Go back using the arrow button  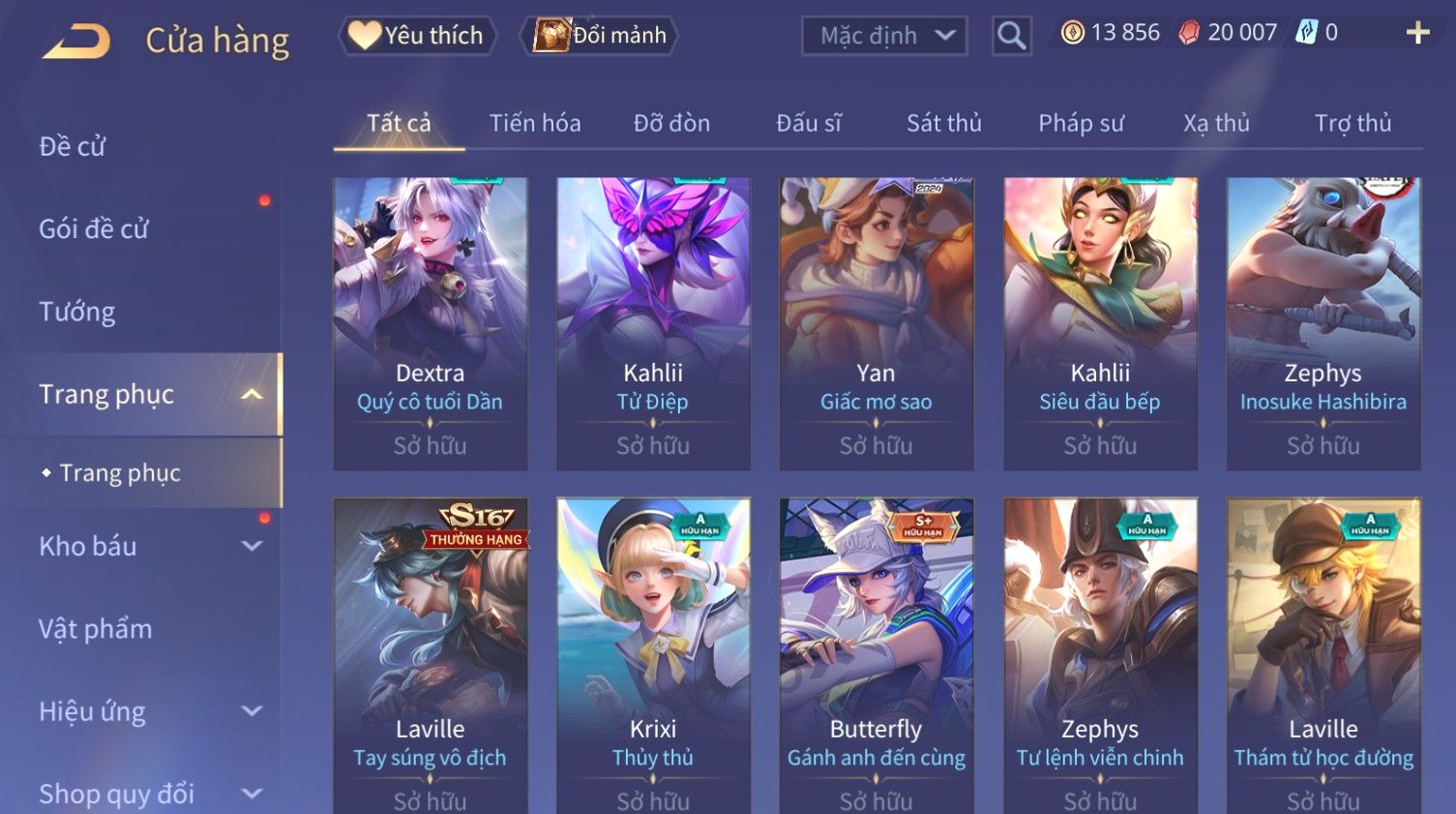(77, 41)
